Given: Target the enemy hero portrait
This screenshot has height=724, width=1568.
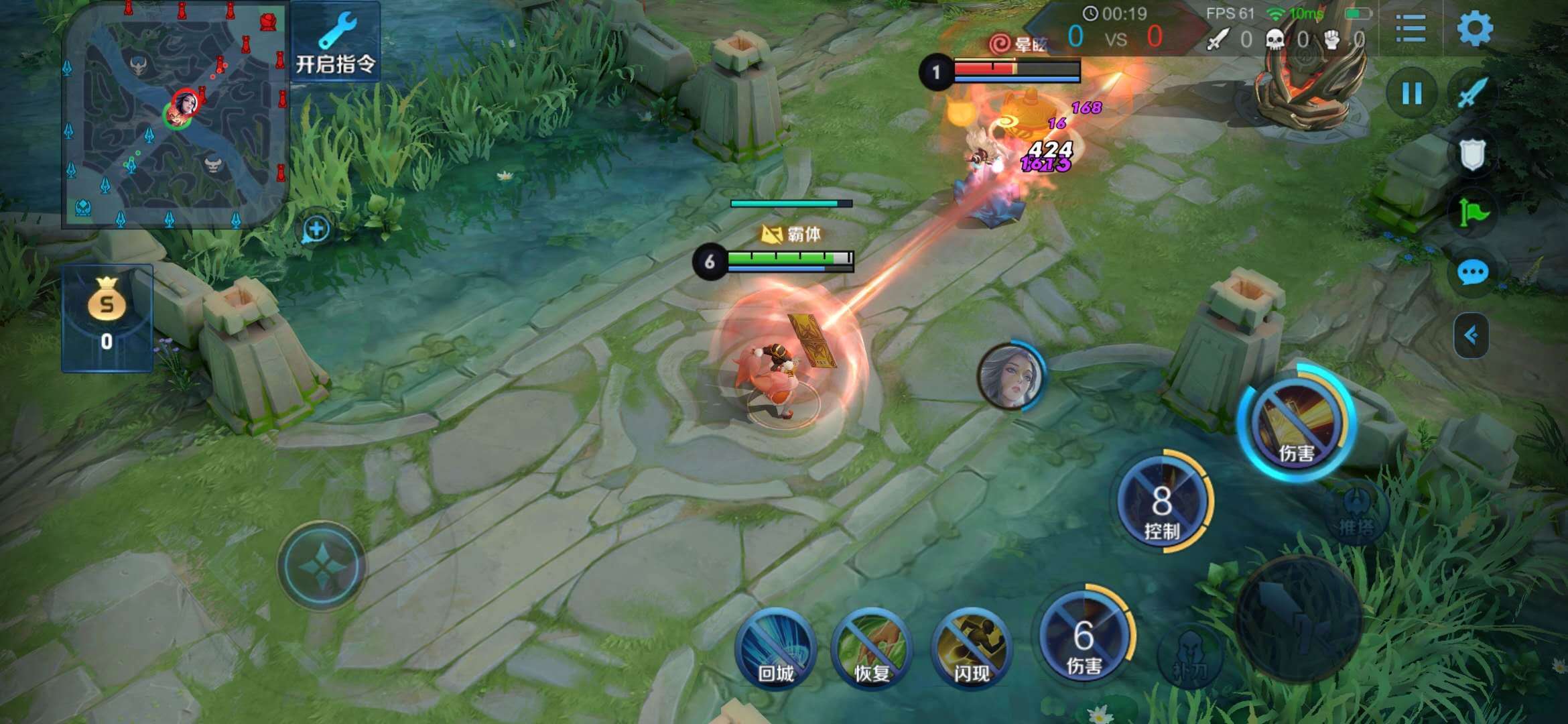Looking at the screenshot, I should (x=1010, y=375).
